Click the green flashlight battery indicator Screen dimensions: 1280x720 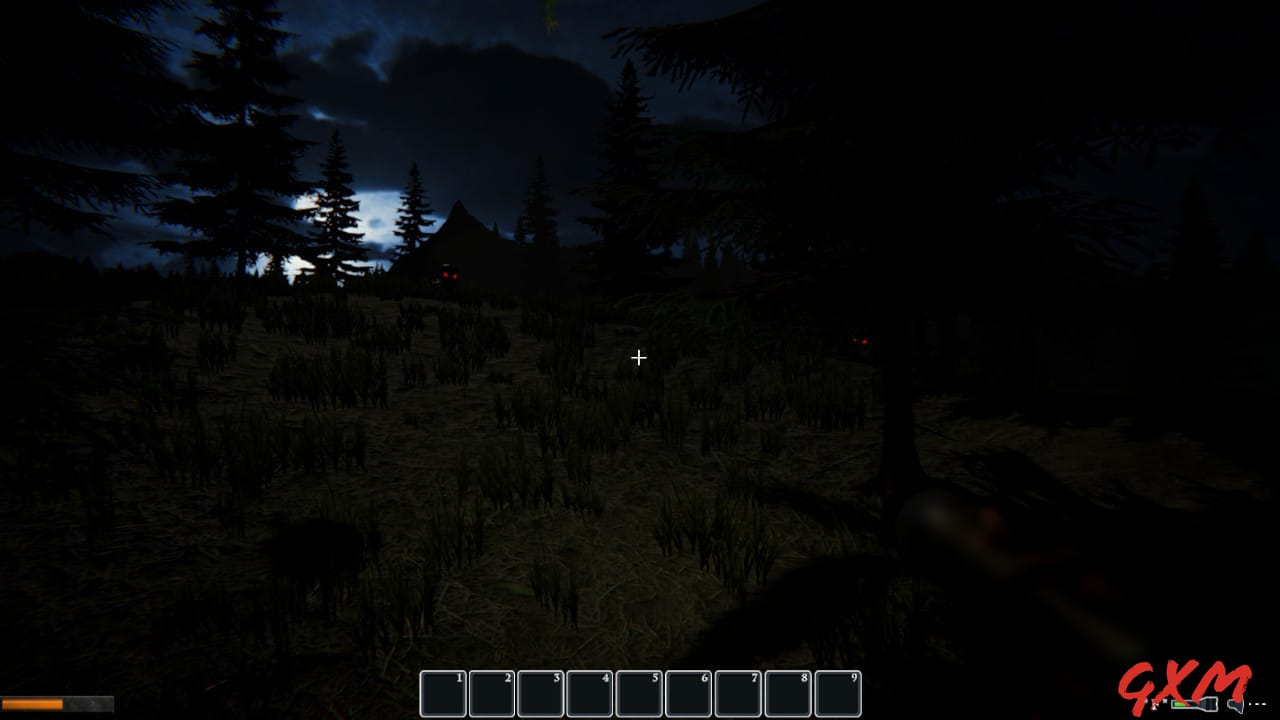click(x=1178, y=704)
